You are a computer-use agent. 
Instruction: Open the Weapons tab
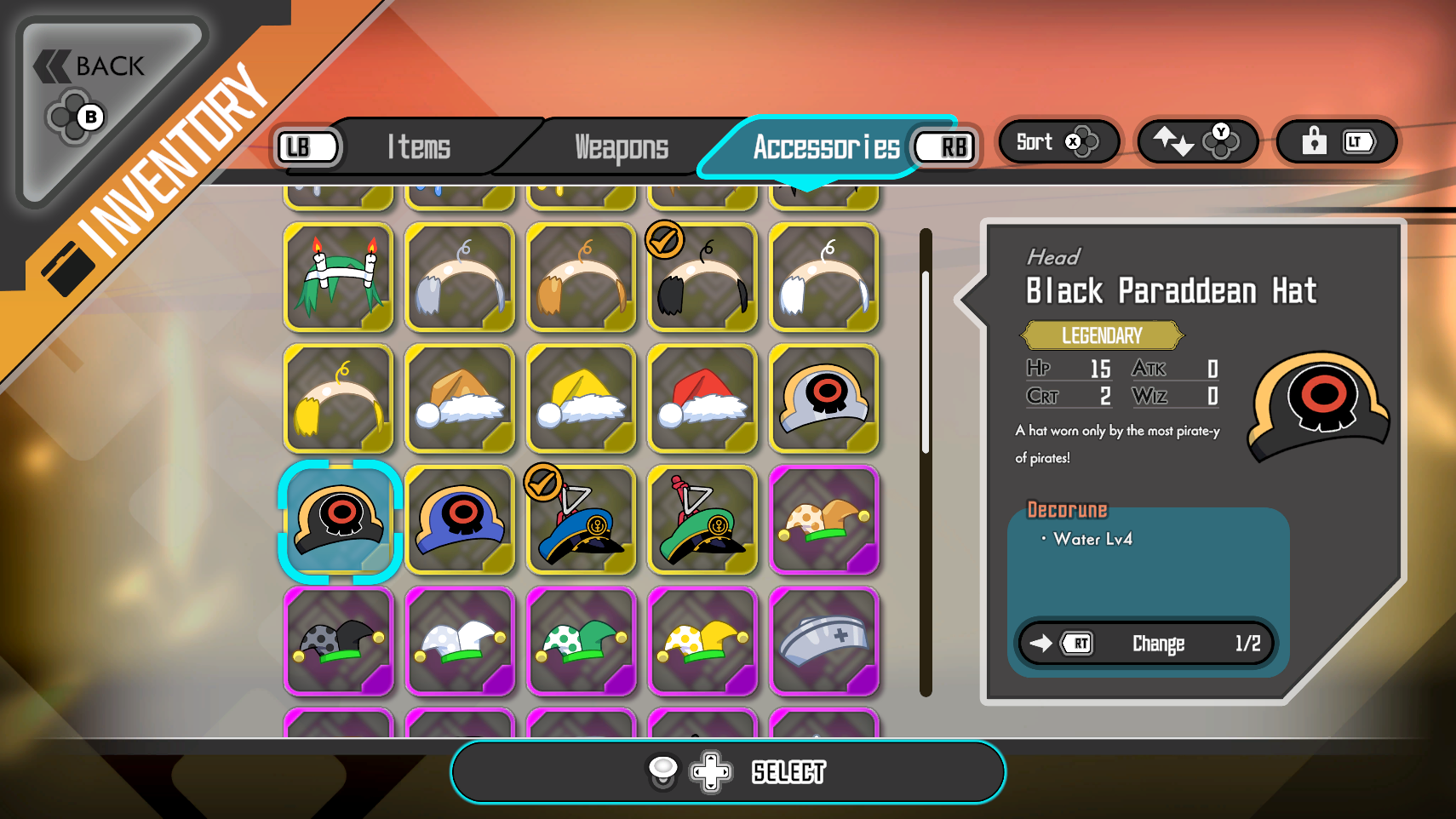click(x=622, y=147)
